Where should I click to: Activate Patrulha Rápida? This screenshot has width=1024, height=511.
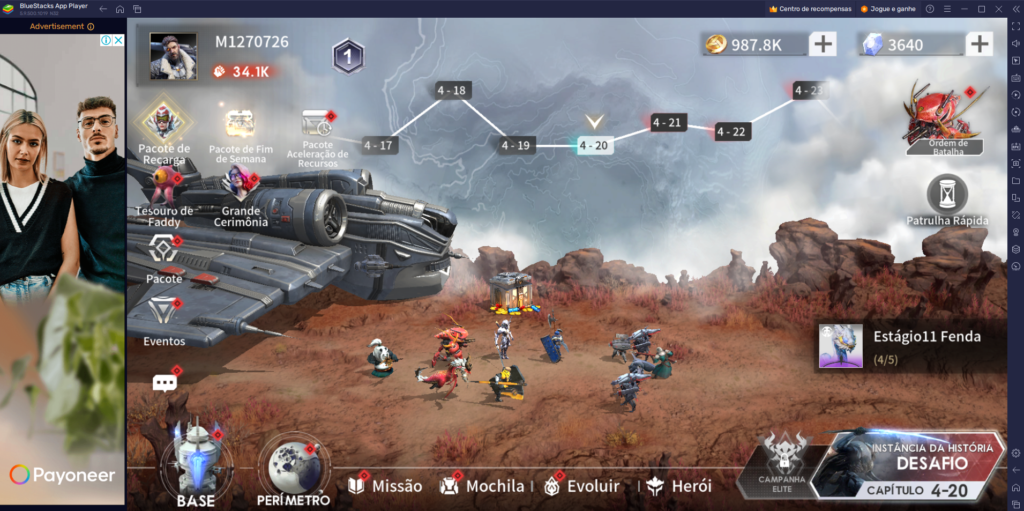tap(946, 198)
